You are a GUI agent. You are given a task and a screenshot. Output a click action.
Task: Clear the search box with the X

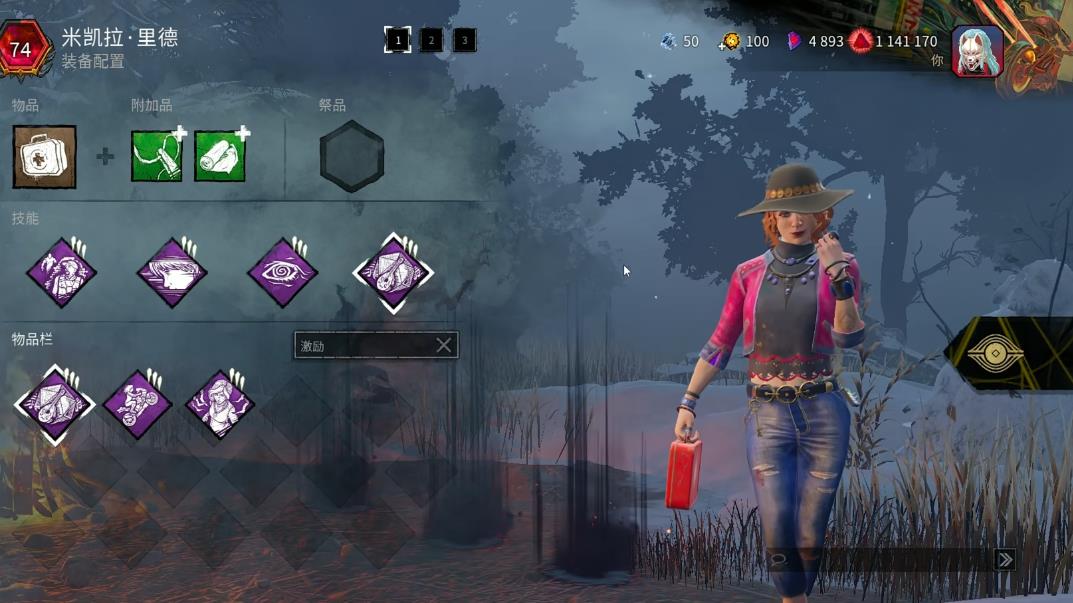click(x=444, y=346)
